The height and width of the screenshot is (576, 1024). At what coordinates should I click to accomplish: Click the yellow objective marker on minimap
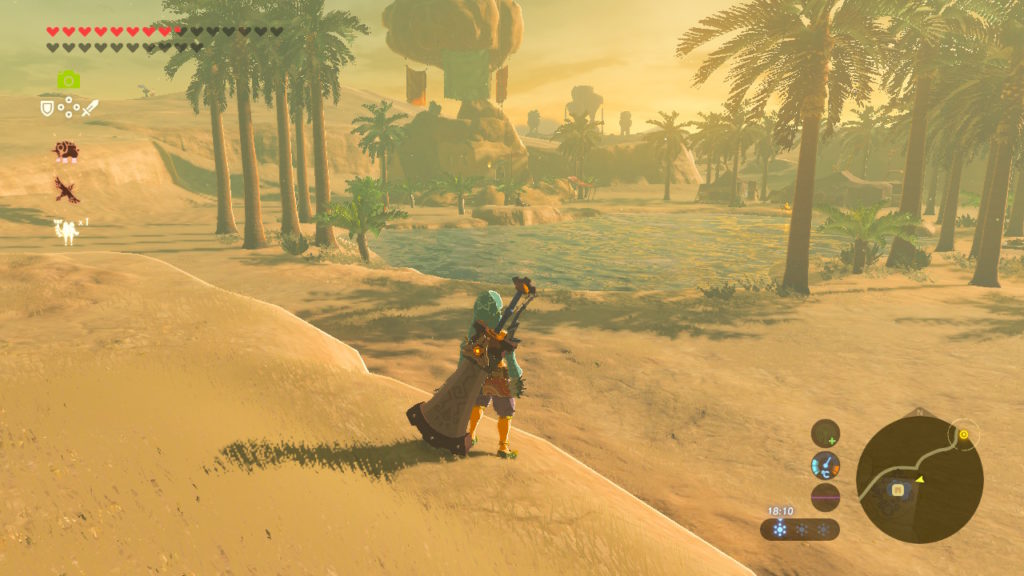point(964,435)
